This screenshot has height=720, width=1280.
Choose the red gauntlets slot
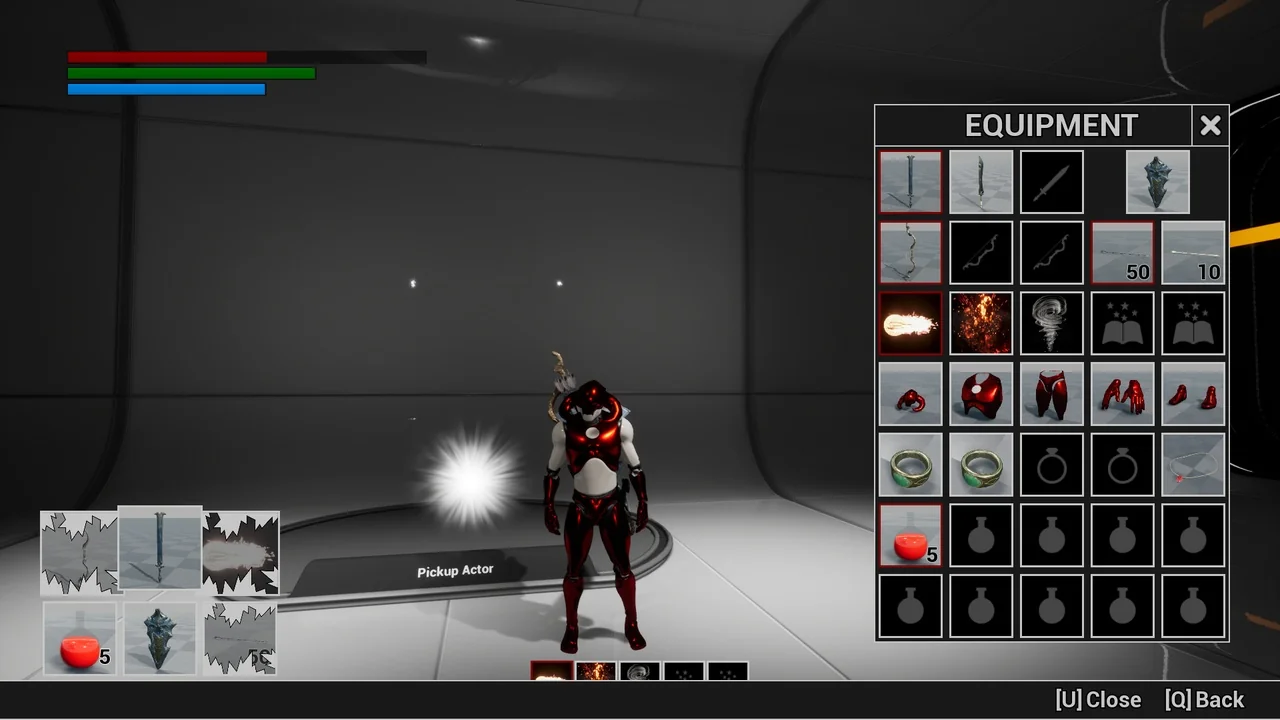(1122, 394)
